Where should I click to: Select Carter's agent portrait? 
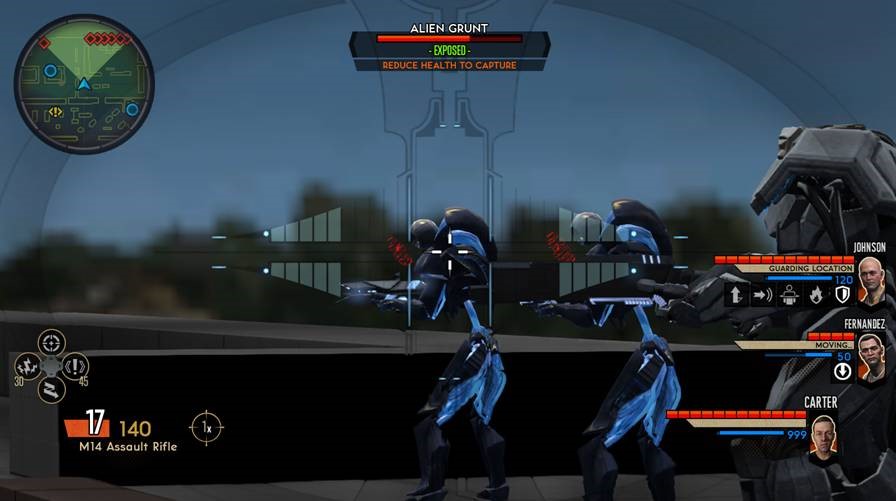pyautogui.click(x=822, y=438)
